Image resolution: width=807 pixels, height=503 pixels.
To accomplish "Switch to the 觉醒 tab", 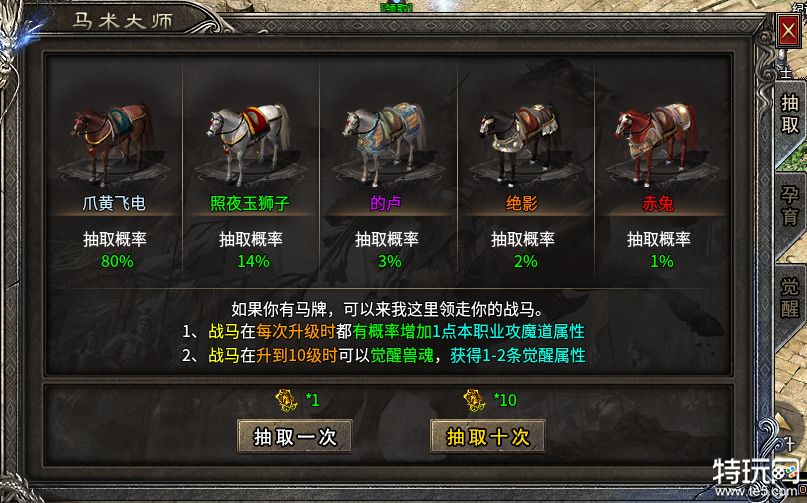I will (790, 297).
